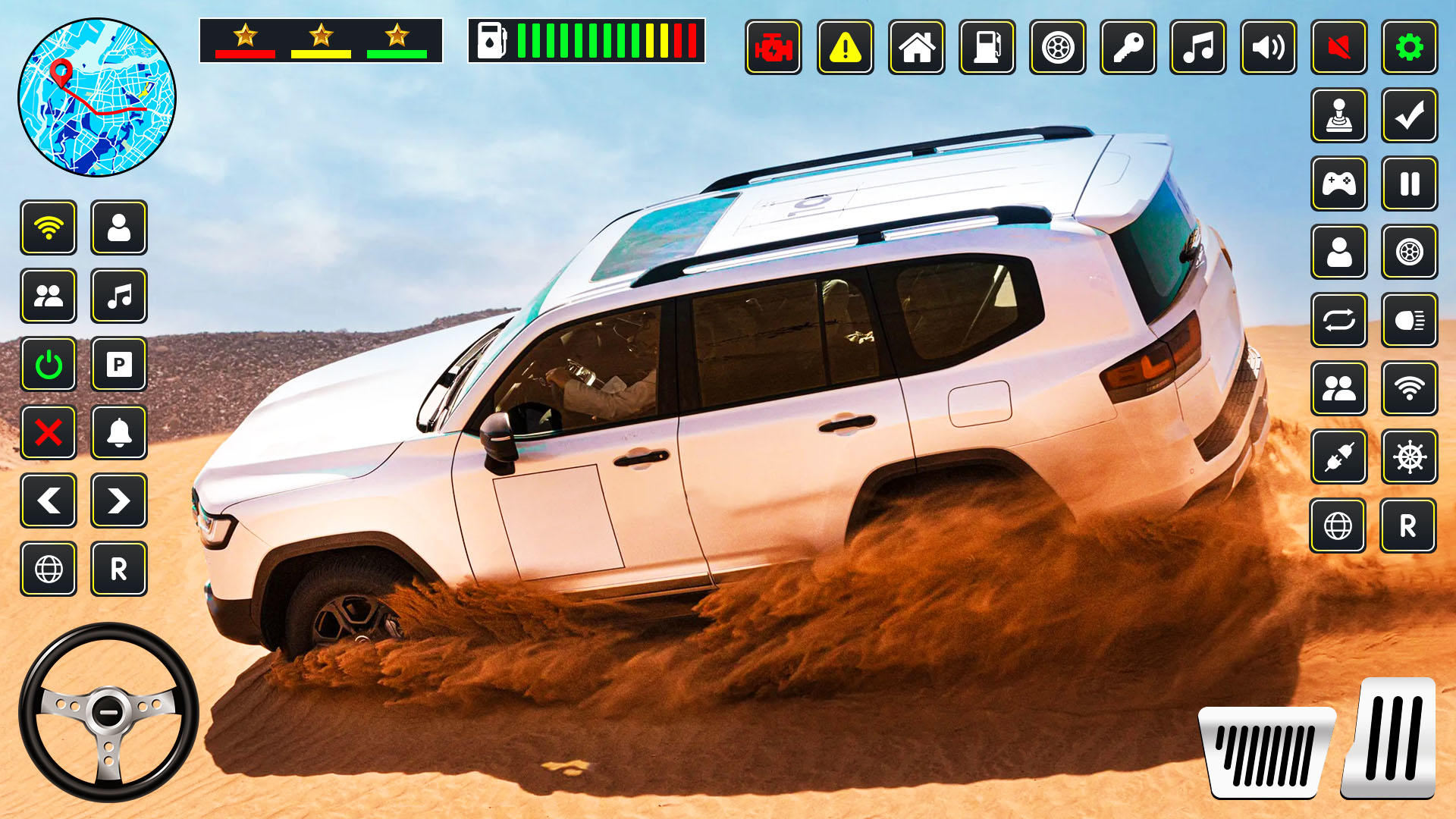Toggle the headlights icon
1456x819 pixels.
pyautogui.click(x=1408, y=321)
